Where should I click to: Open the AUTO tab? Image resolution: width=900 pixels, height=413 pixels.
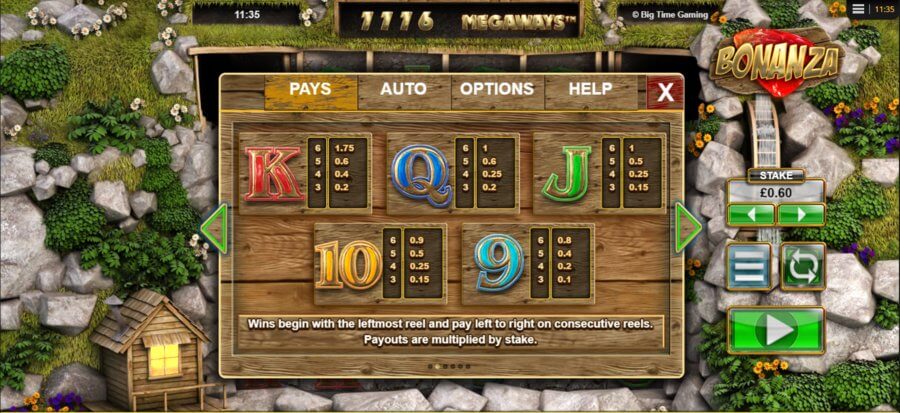[403, 90]
